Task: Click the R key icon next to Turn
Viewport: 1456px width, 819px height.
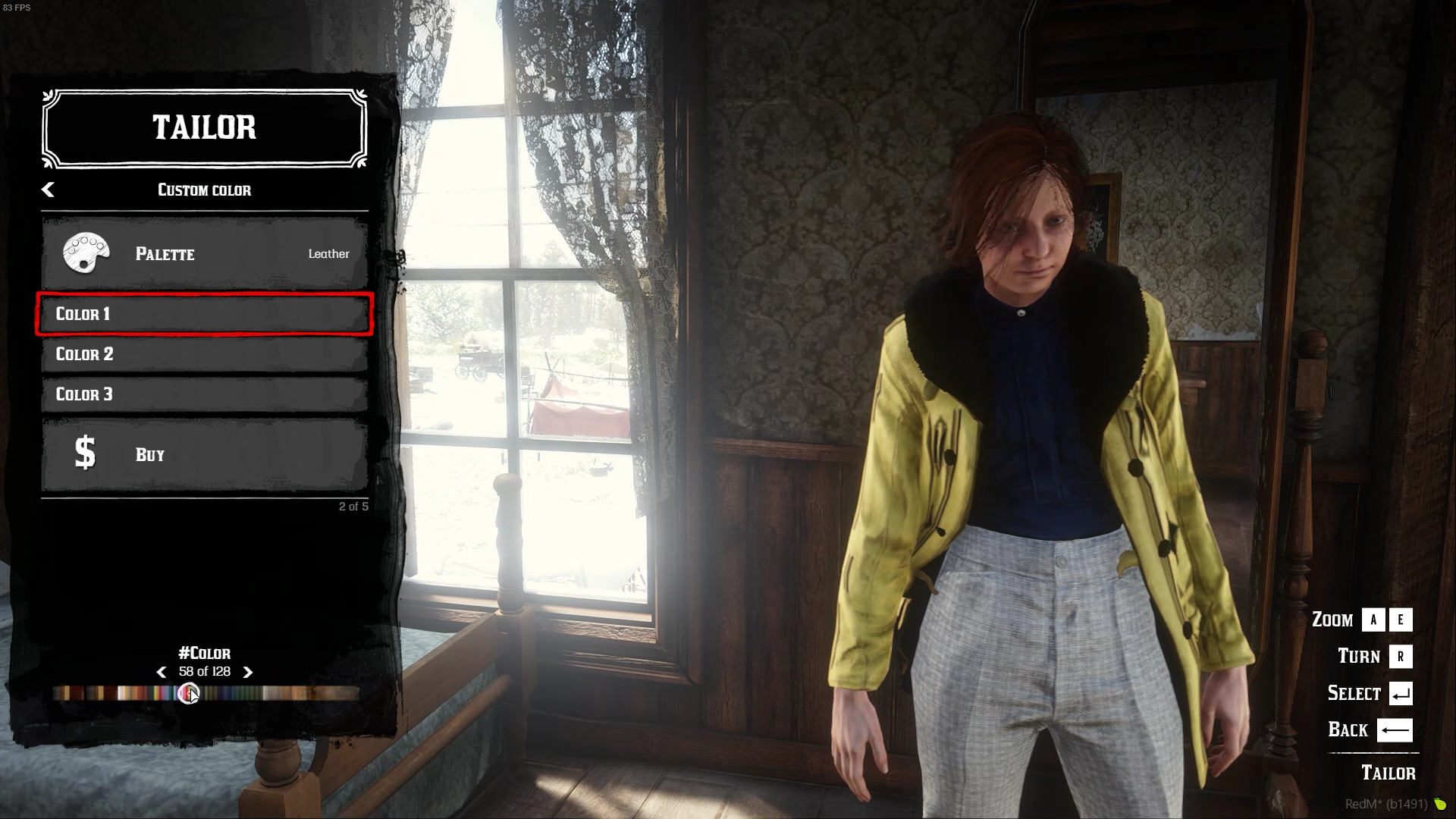Action: 1400,656
